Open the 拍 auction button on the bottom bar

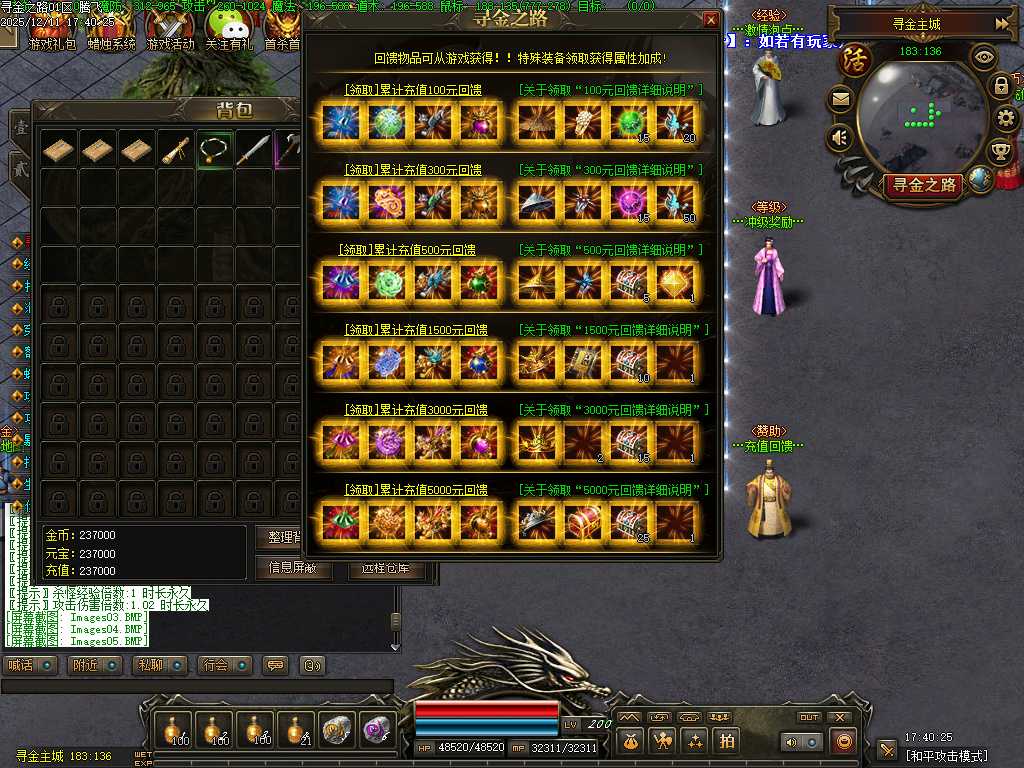pyautogui.click(x=726, y=741)
